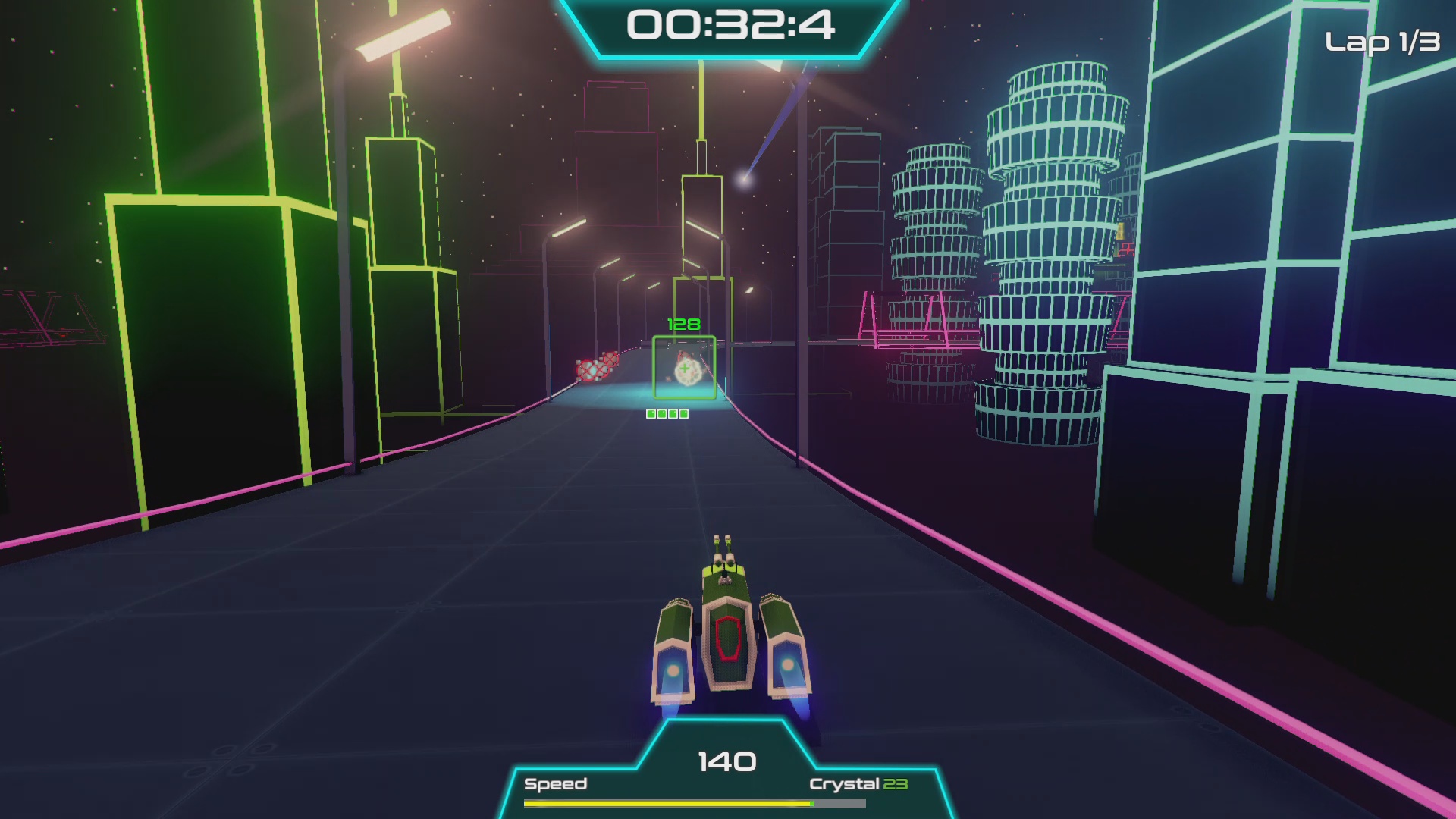
Task: Expand the Lap 1/3 indicator
Action: (x=1383, y=42)
